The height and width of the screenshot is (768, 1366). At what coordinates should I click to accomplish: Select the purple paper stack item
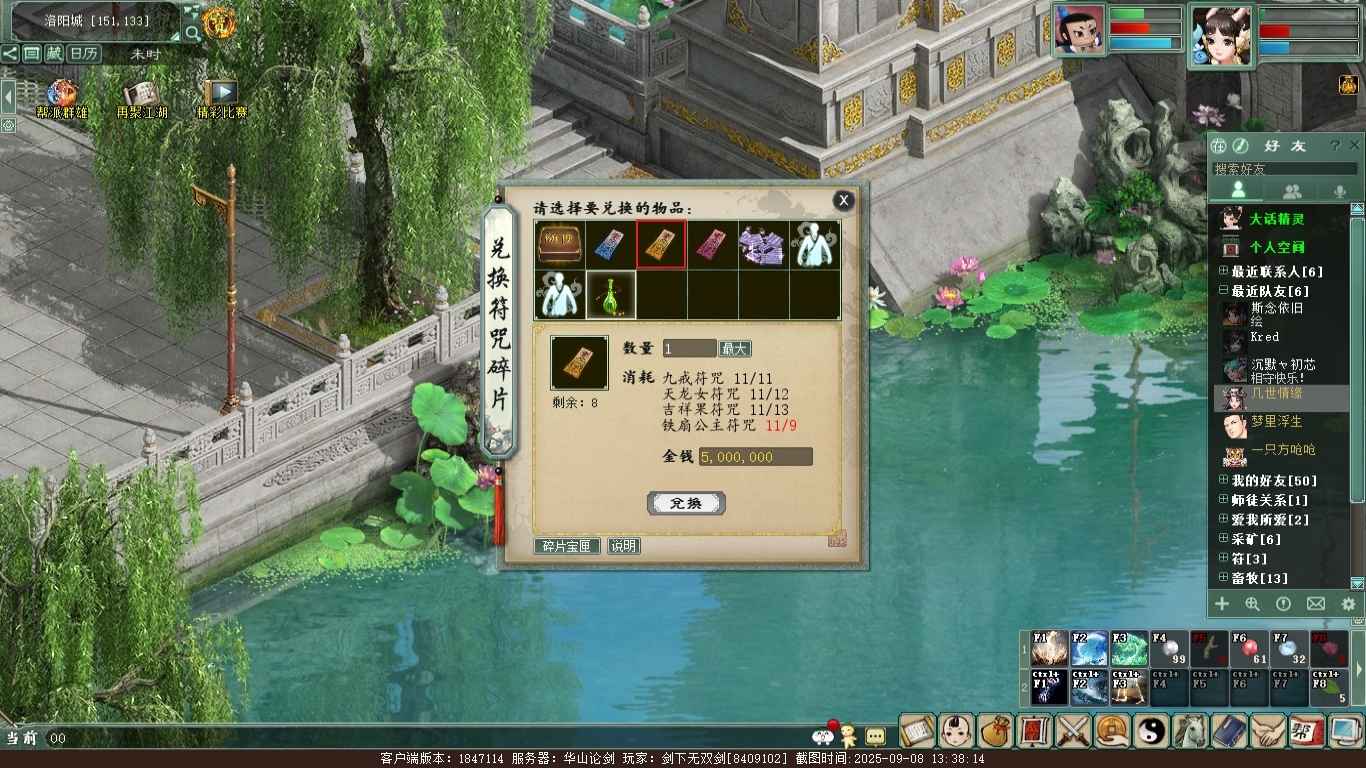click(763, 245)
